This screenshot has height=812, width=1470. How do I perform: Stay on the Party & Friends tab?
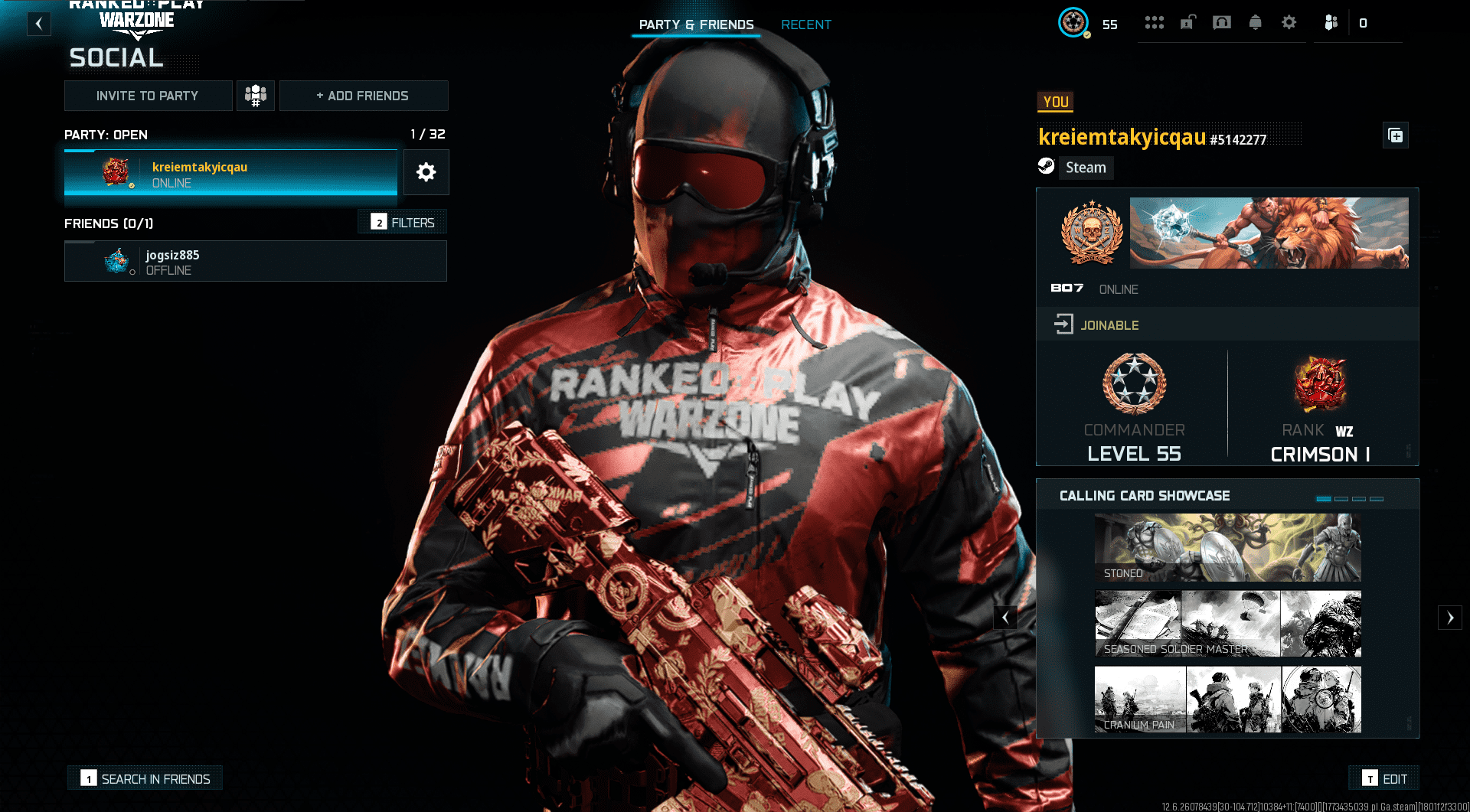point(695,24)
